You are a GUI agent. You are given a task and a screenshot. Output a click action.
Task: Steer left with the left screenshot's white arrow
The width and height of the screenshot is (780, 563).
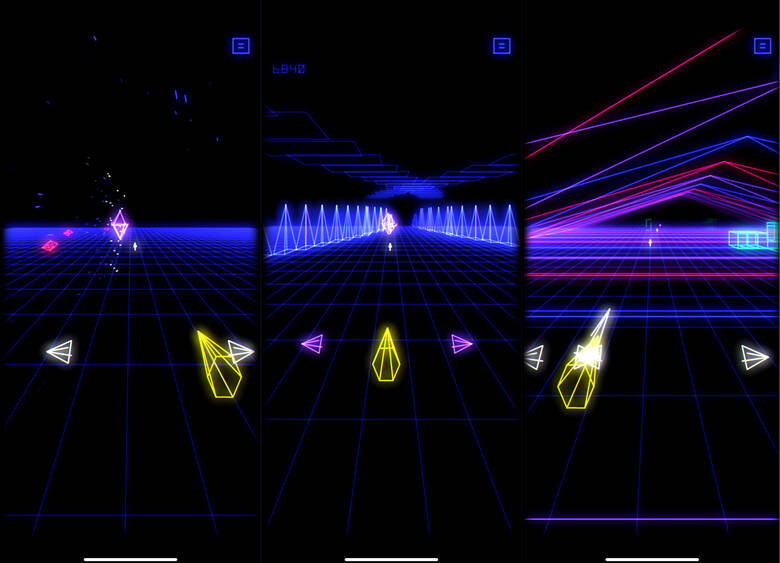[60, 351]
